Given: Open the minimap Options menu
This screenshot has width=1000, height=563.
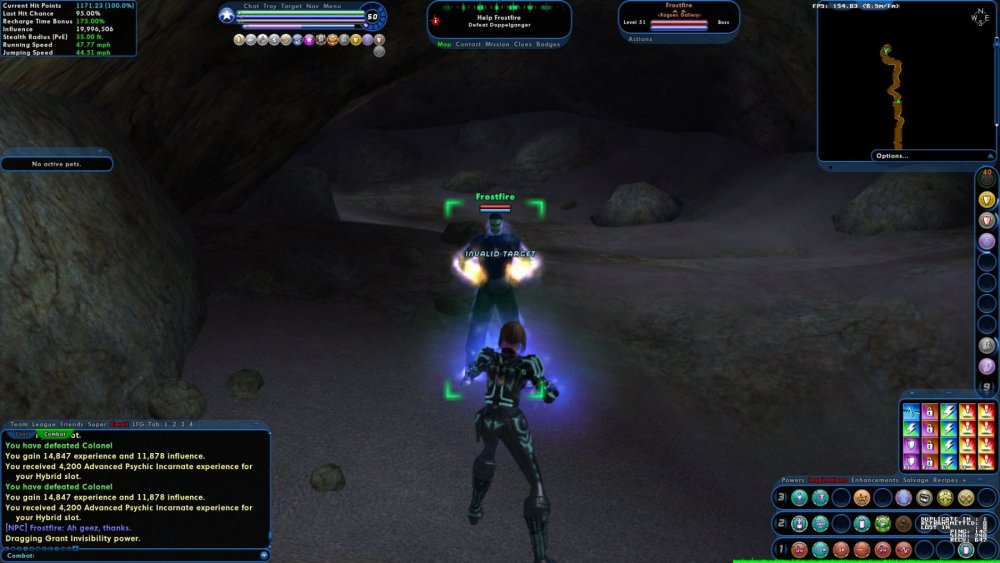Looking at the screenshot, I should (x=891, y=156).
